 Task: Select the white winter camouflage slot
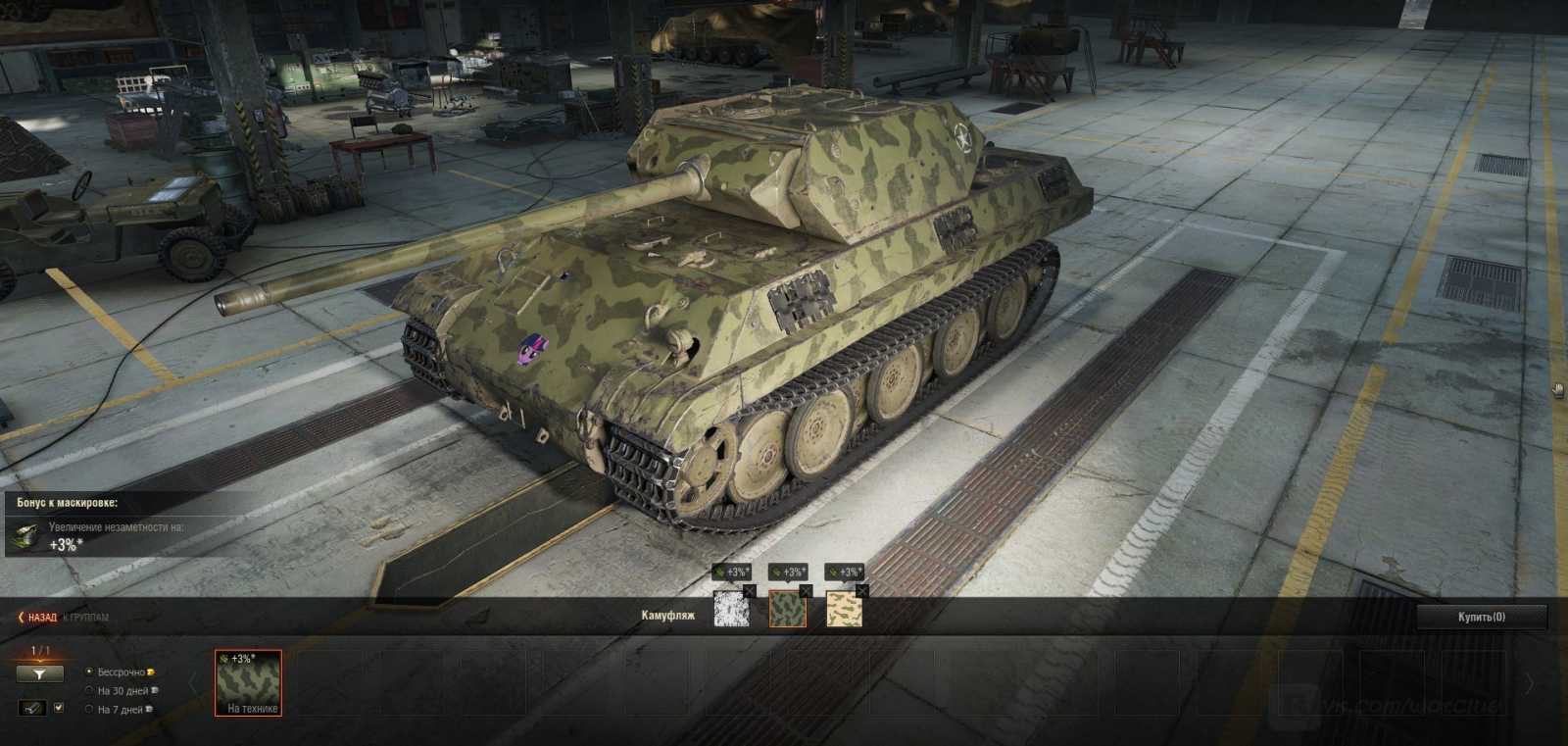(x=731, y=609)
